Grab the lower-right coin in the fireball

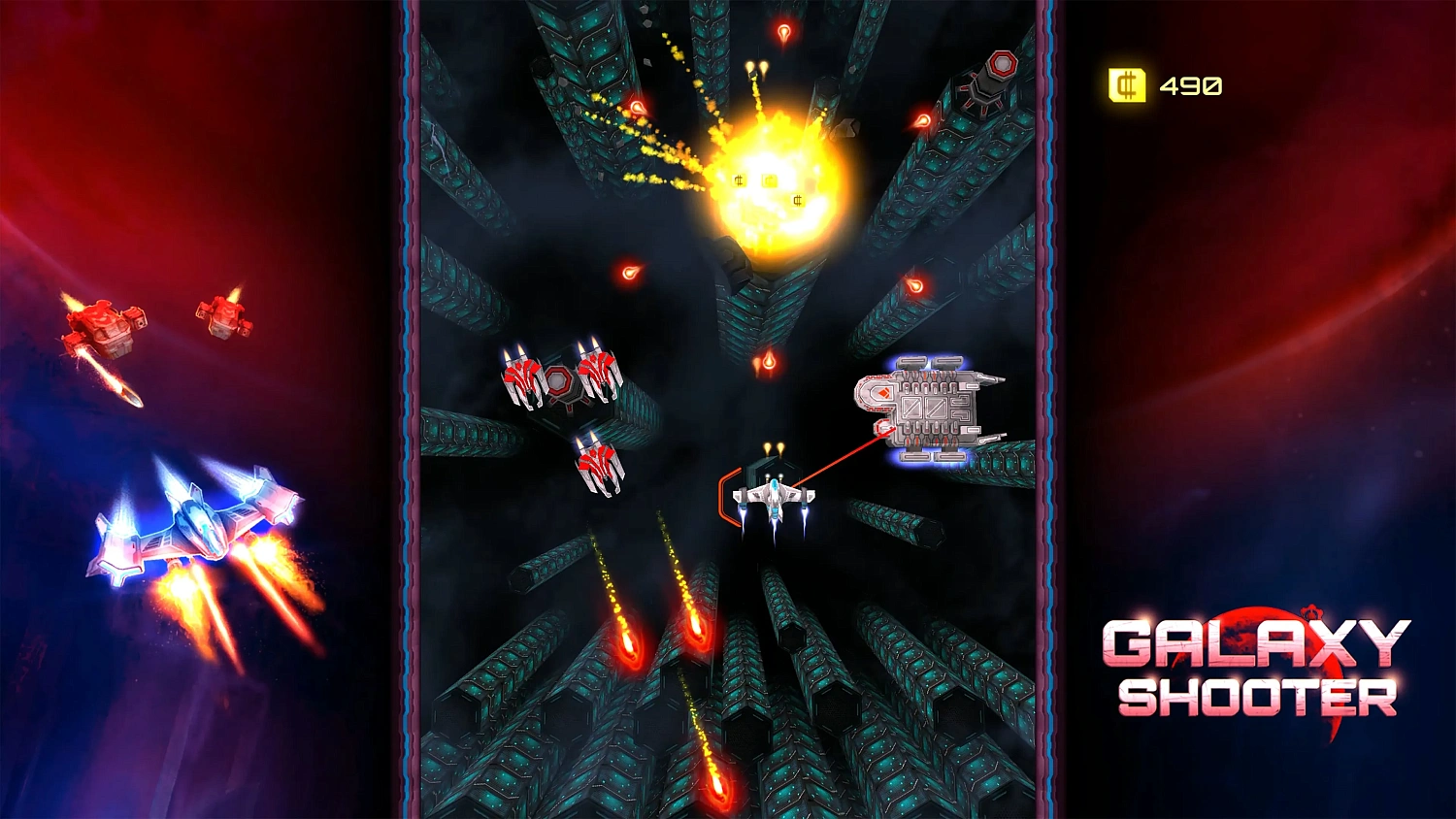point(796,200)
